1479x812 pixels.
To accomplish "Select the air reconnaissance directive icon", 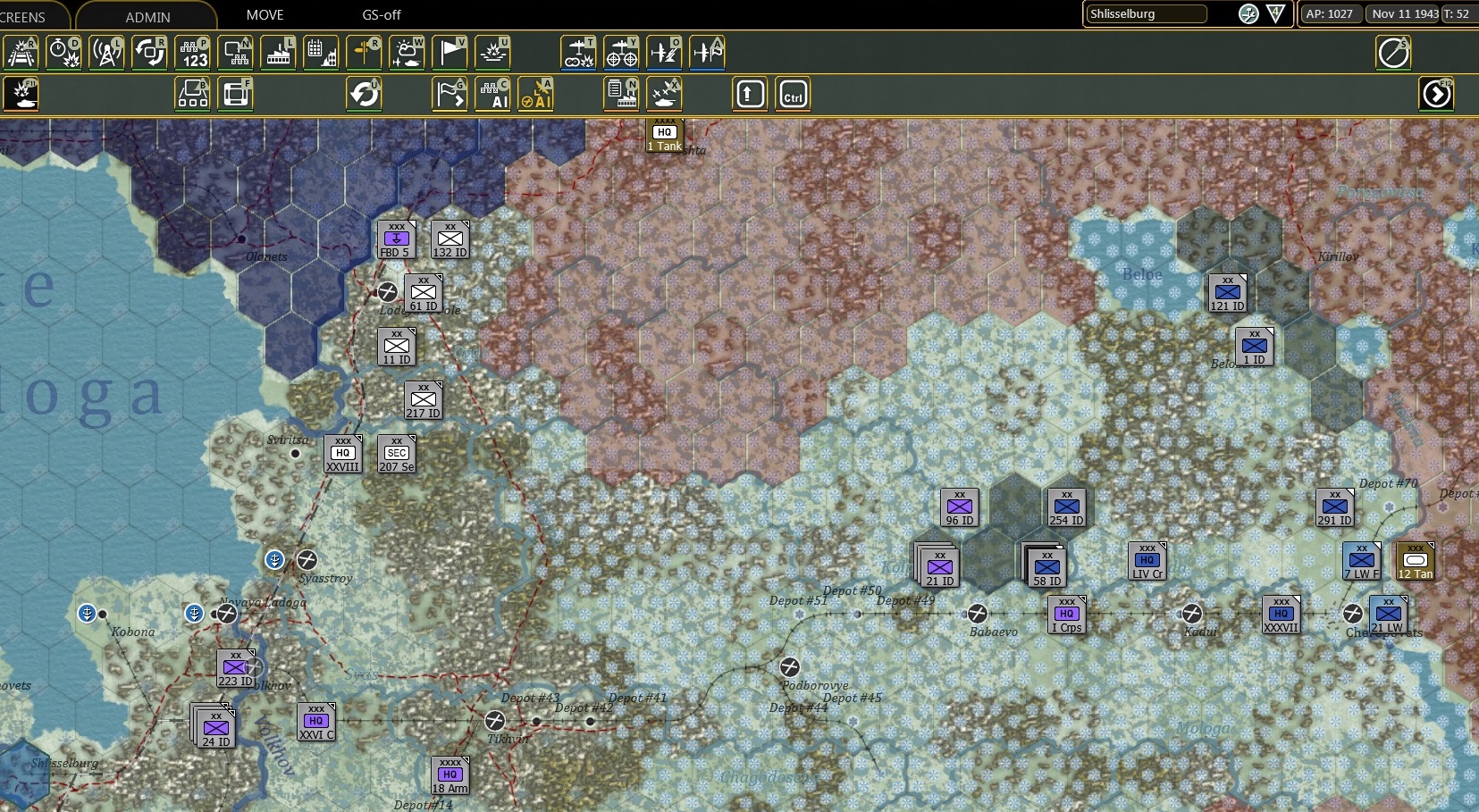I will pos(621,54).
